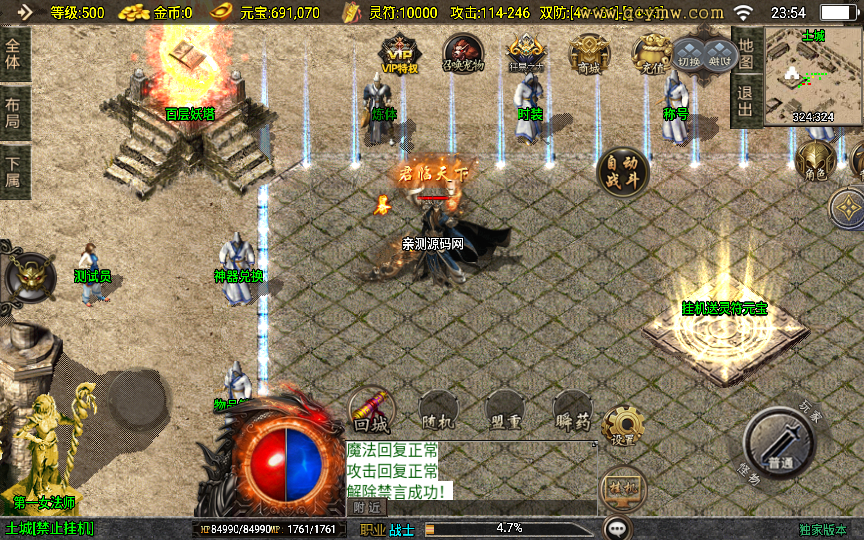Open the chat speech bubble button
The height and width of the screenshot is (540, 864).
coord(618,528)
